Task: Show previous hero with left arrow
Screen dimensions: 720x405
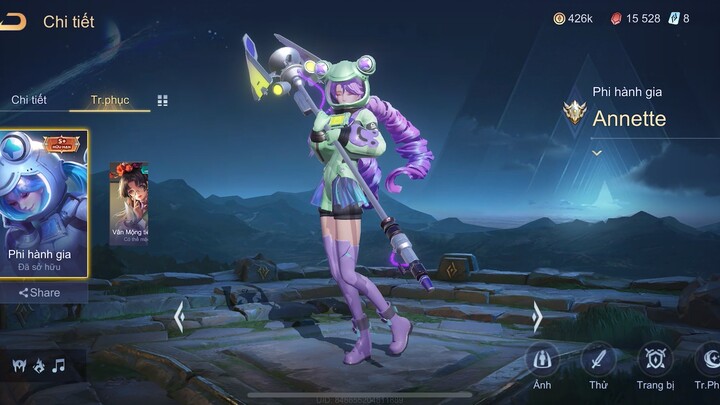Action: point(179,317)
